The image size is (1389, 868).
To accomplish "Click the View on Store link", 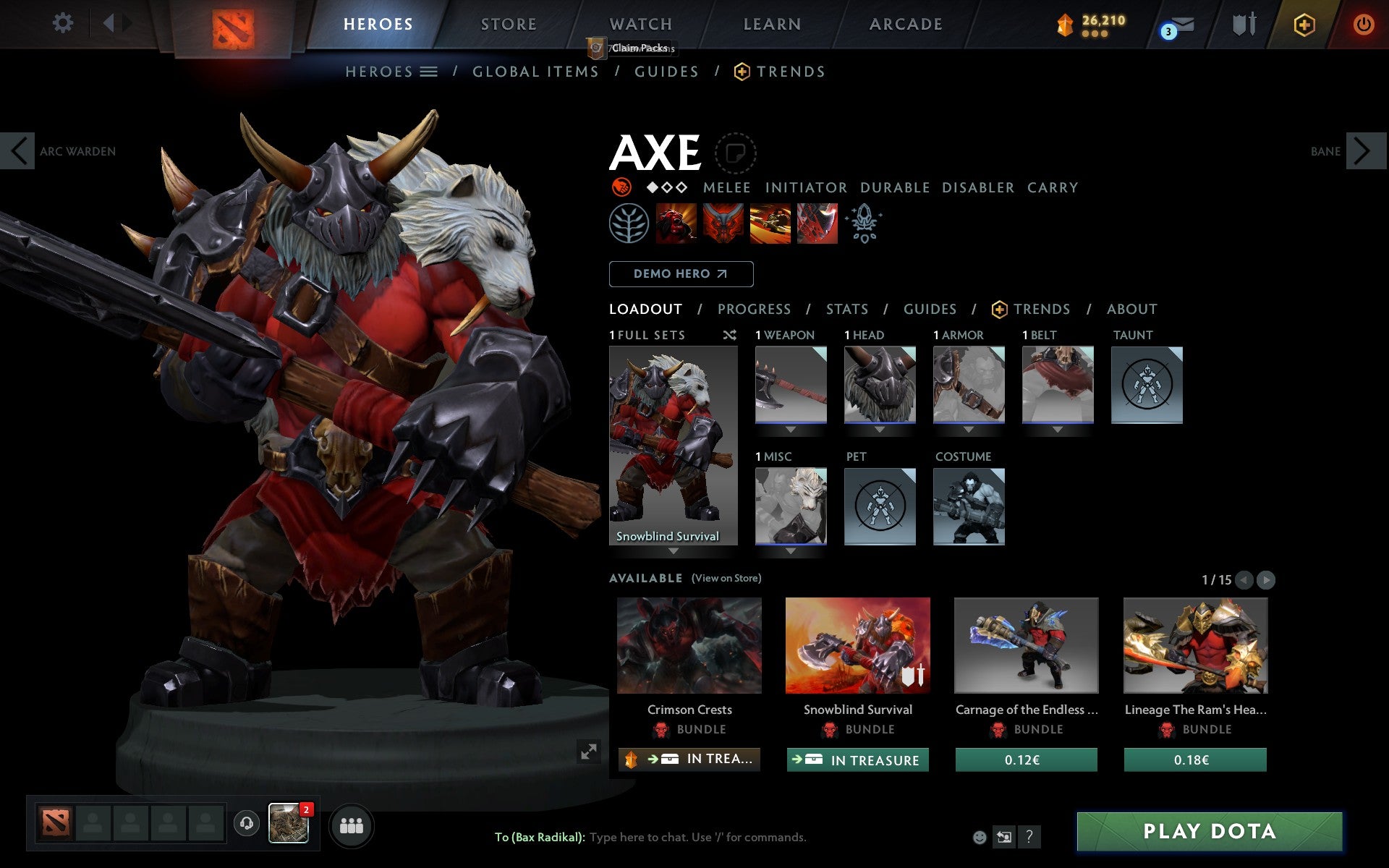I will point(726,578).
